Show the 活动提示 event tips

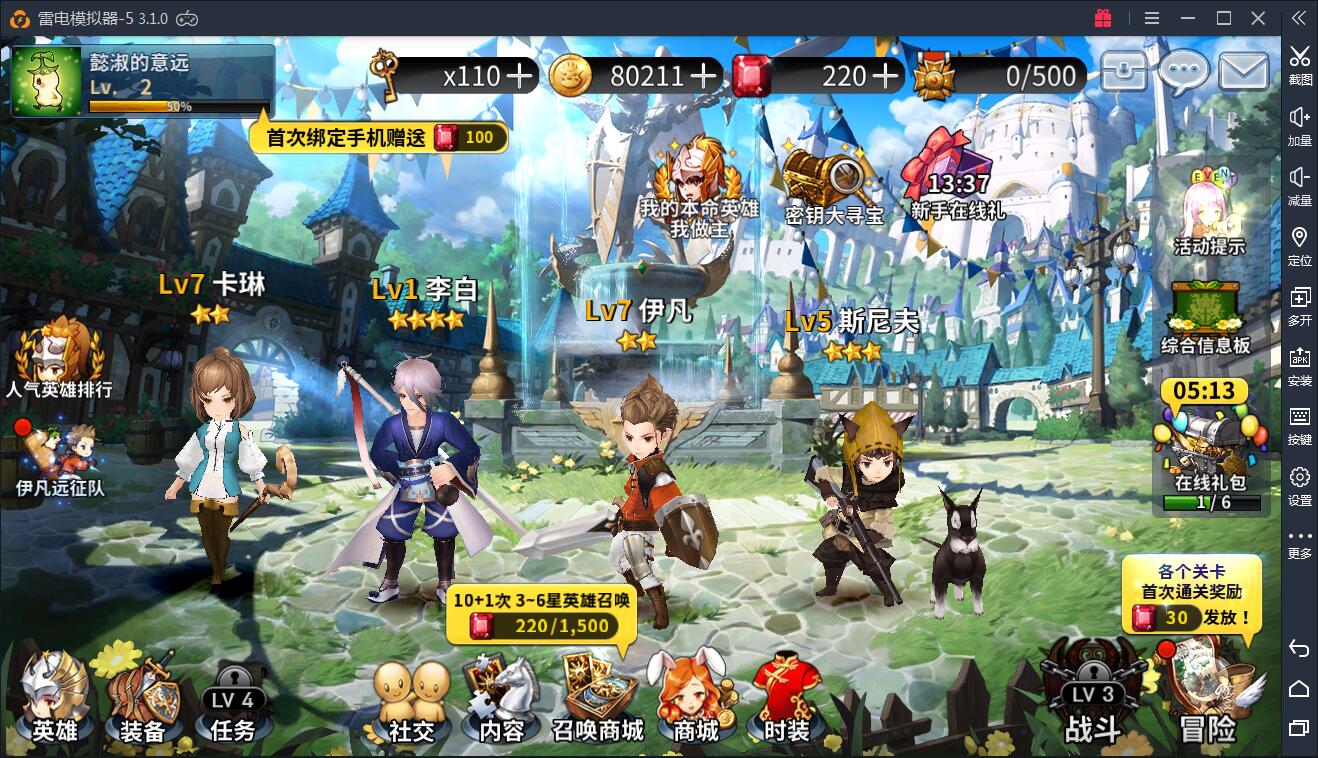(x=1209, y=212)
